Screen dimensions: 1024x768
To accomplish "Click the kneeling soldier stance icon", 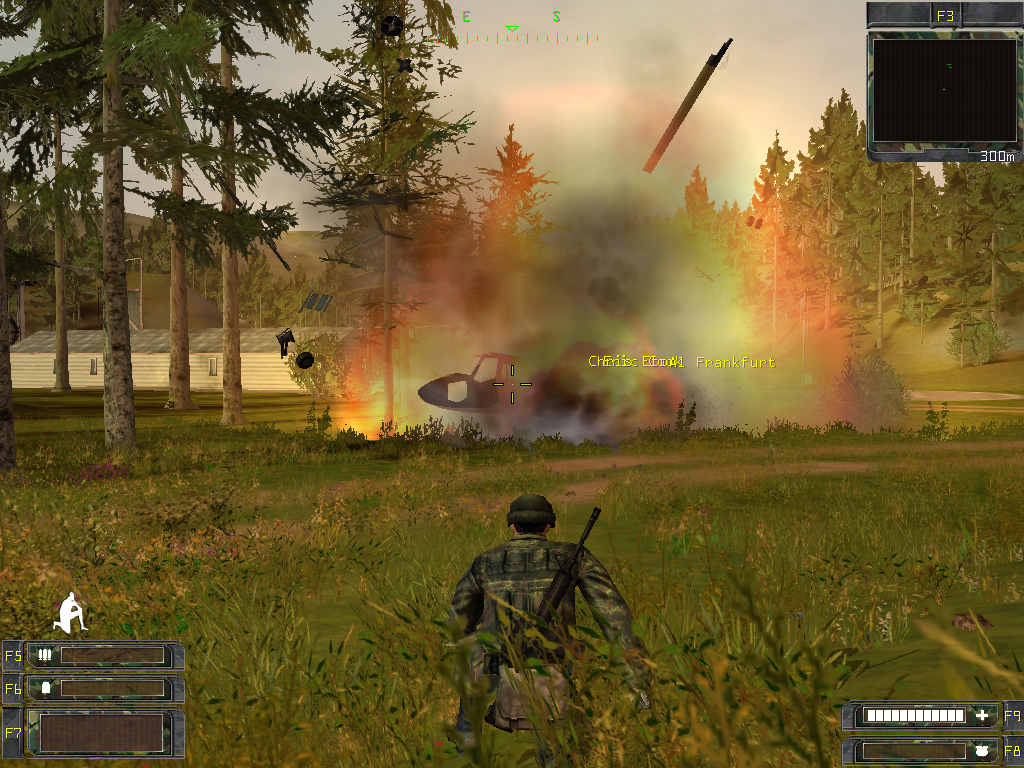I will click(x=71, y=612).
